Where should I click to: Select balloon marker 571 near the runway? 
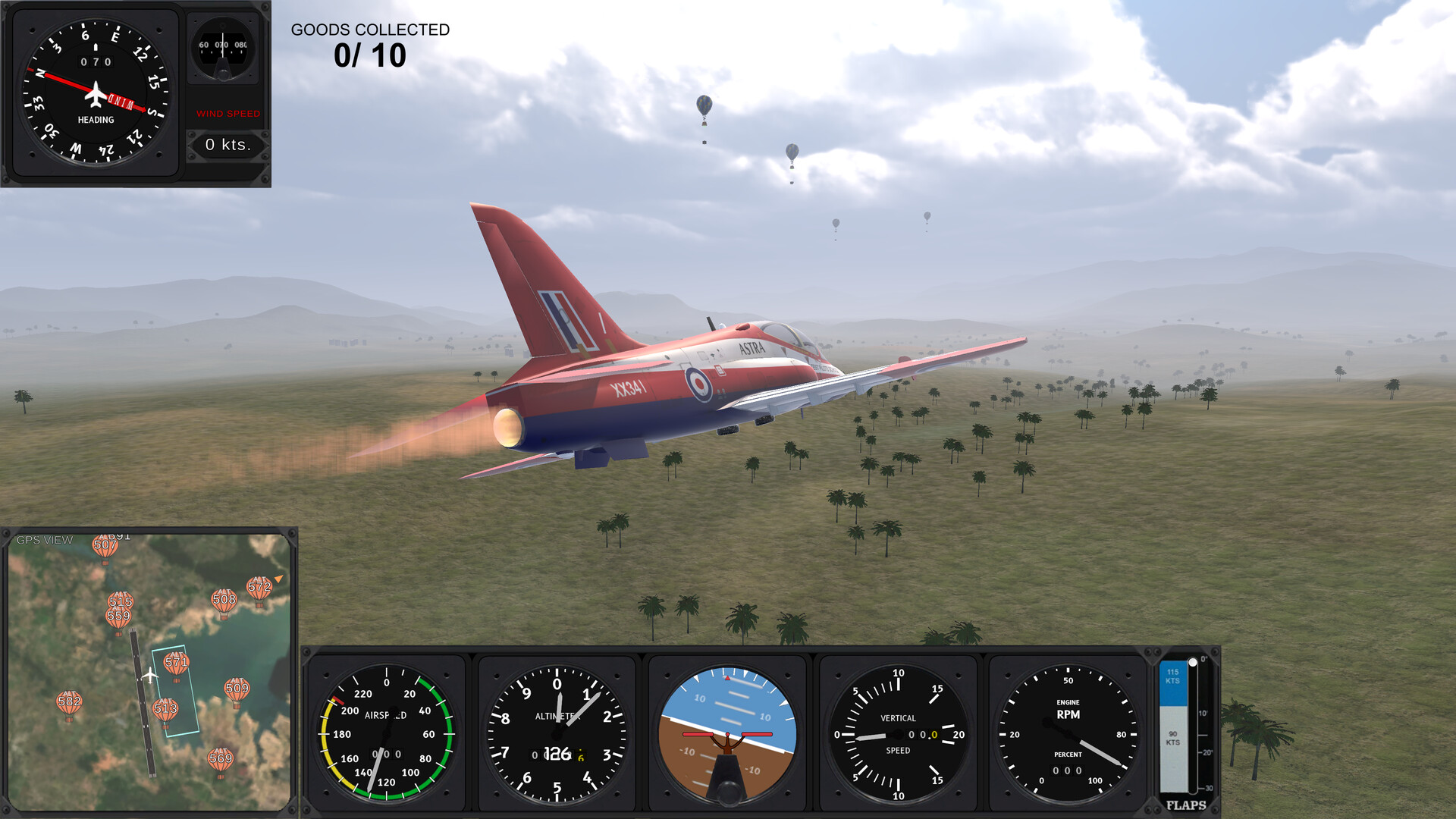pos(176,665)
